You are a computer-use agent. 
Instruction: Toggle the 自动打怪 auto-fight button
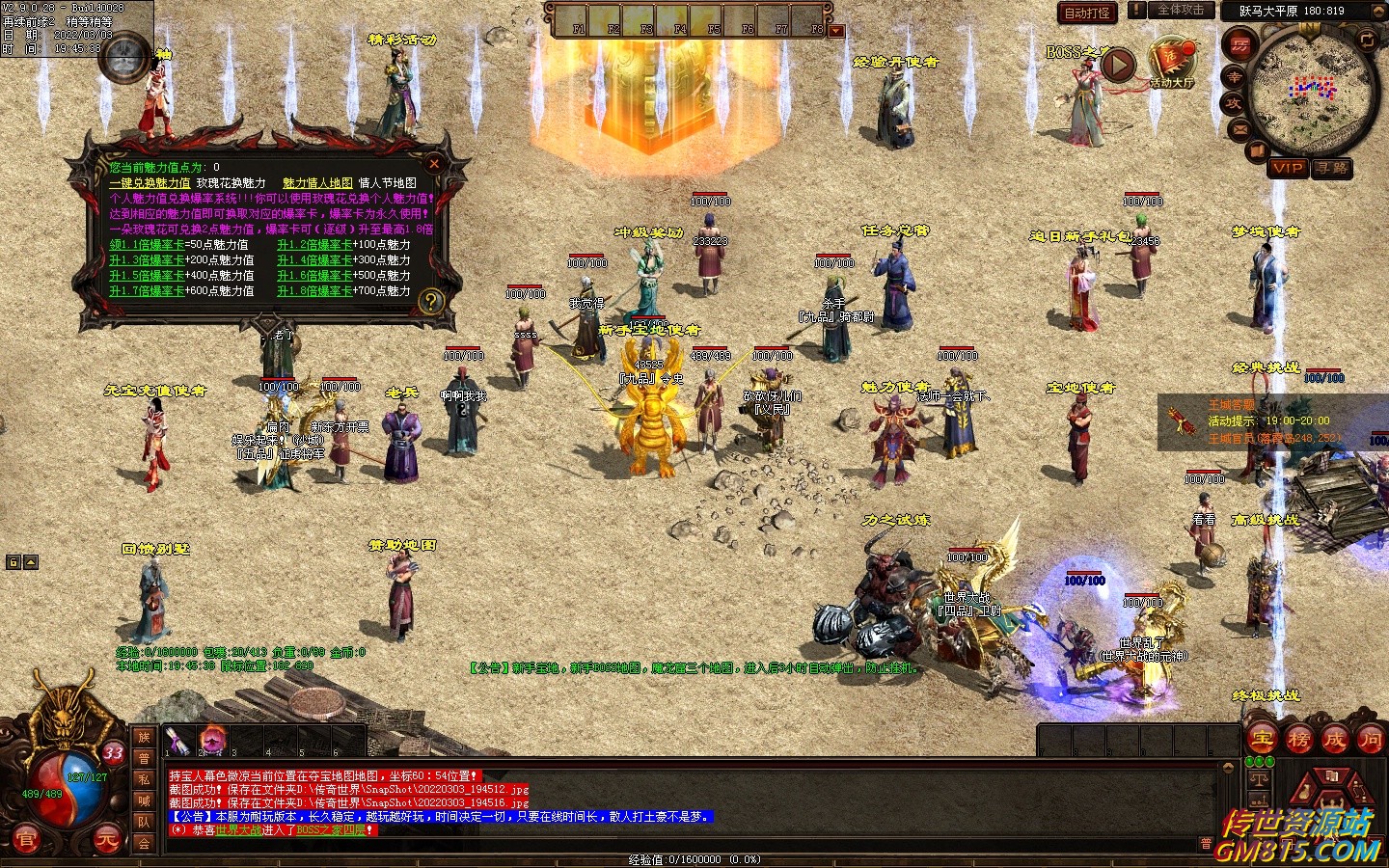[1087, 13]
